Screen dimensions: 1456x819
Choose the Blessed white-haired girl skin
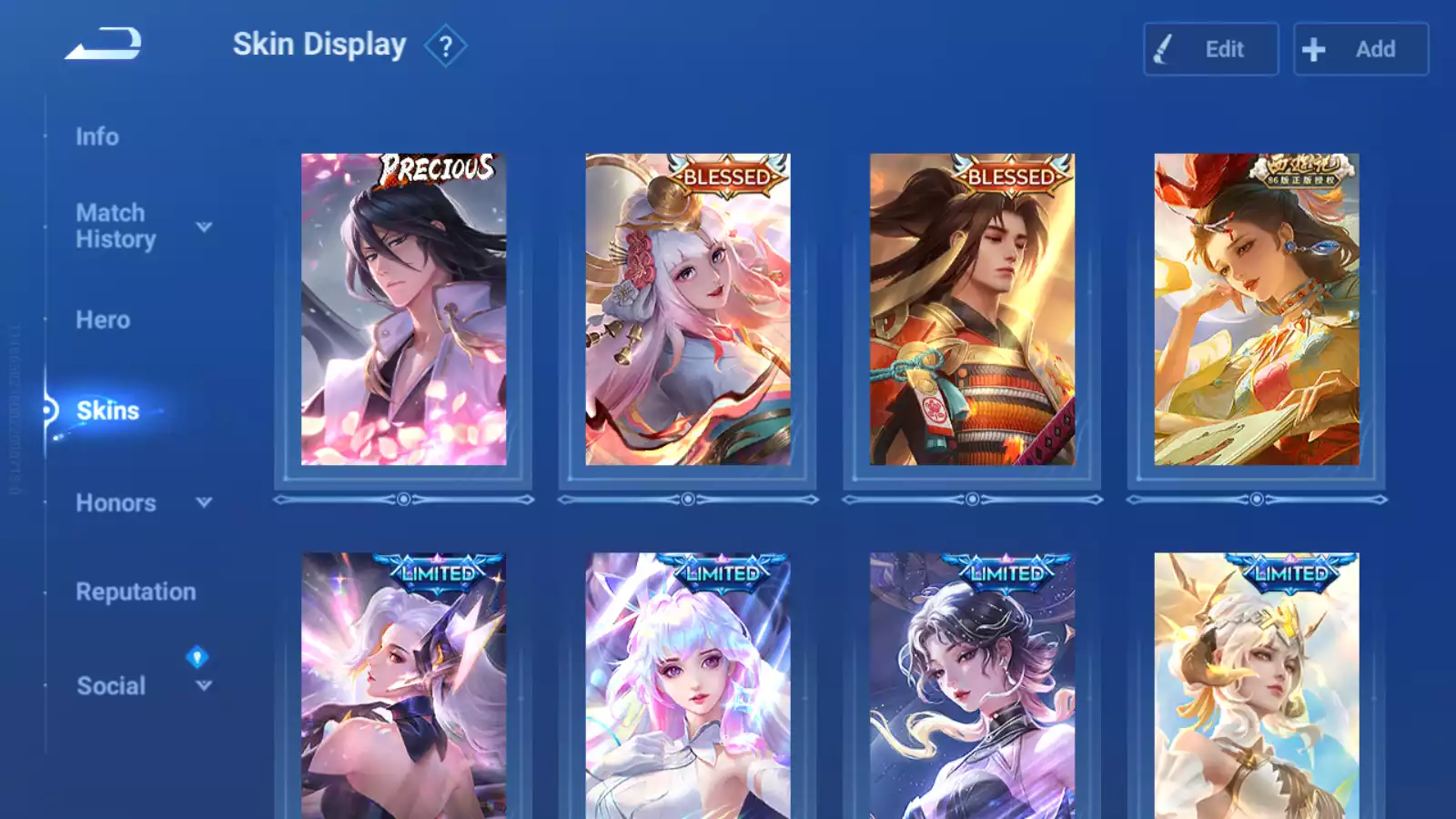688,309
